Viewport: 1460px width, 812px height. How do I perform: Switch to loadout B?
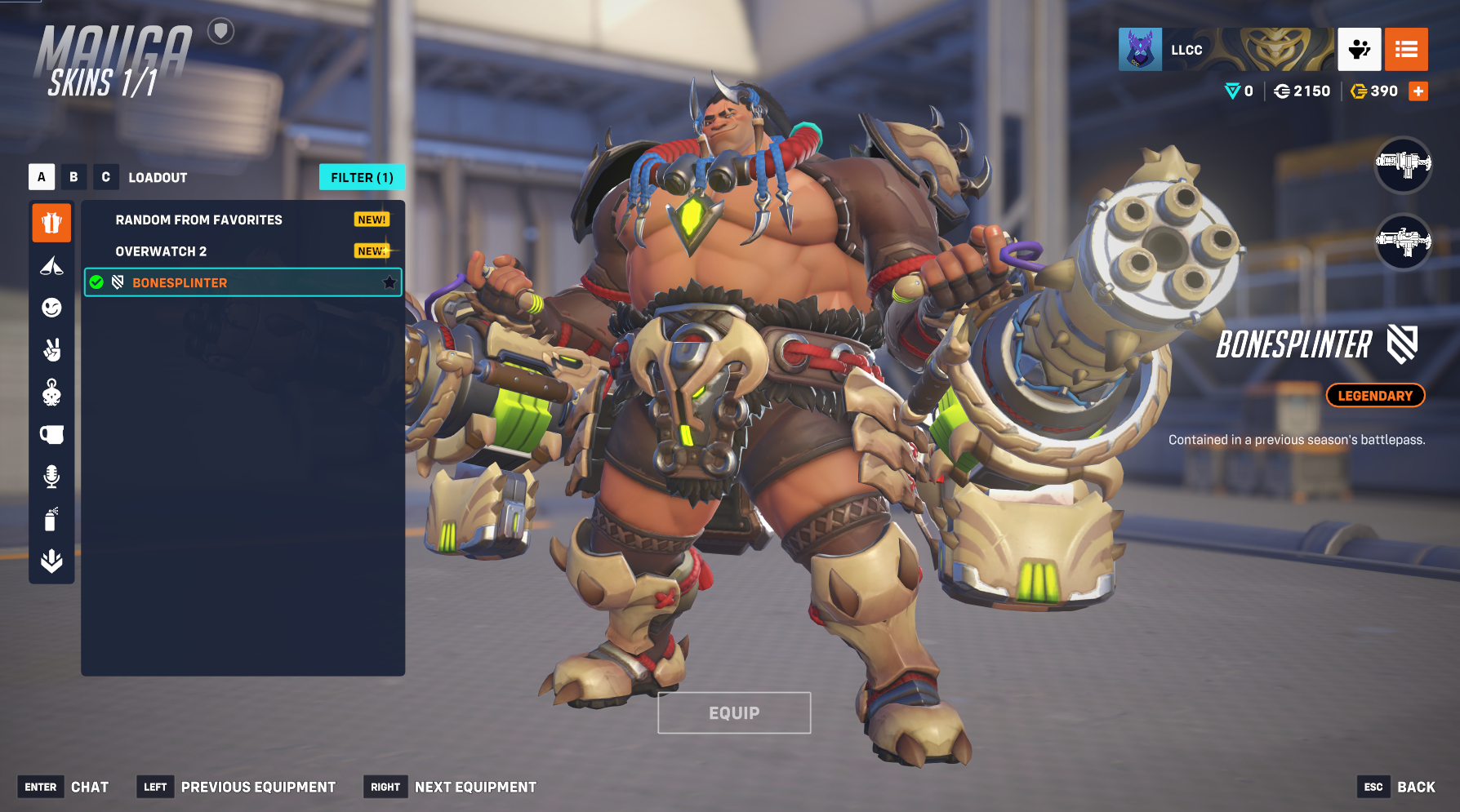click(73, 177)
